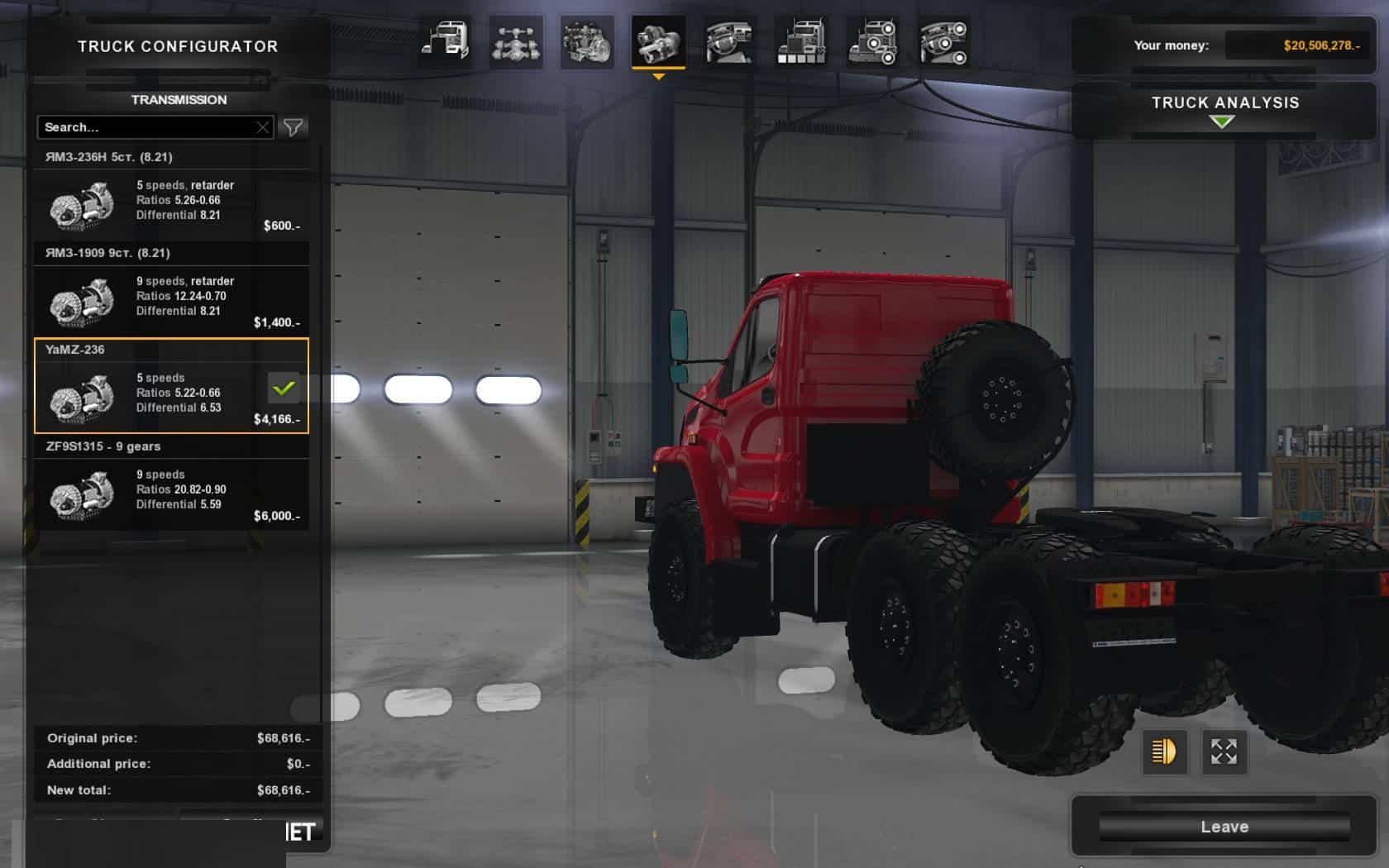Enter fullscreen view with the expand arrows
The width and height of the screenshot is (1389, 868).
point(1224,751)
